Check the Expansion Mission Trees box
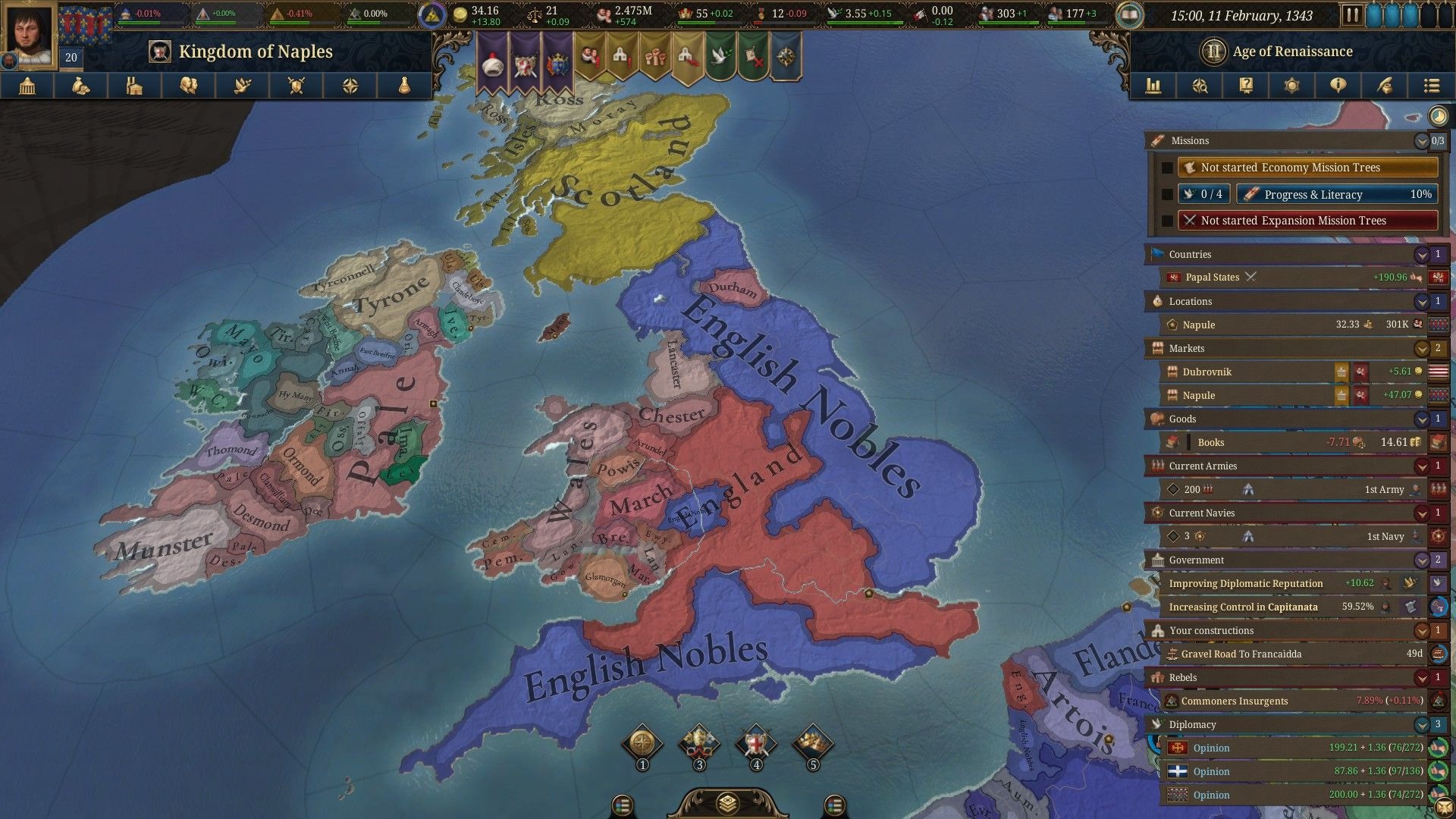The image size is (1456, 819). (x=1166, y=220)
